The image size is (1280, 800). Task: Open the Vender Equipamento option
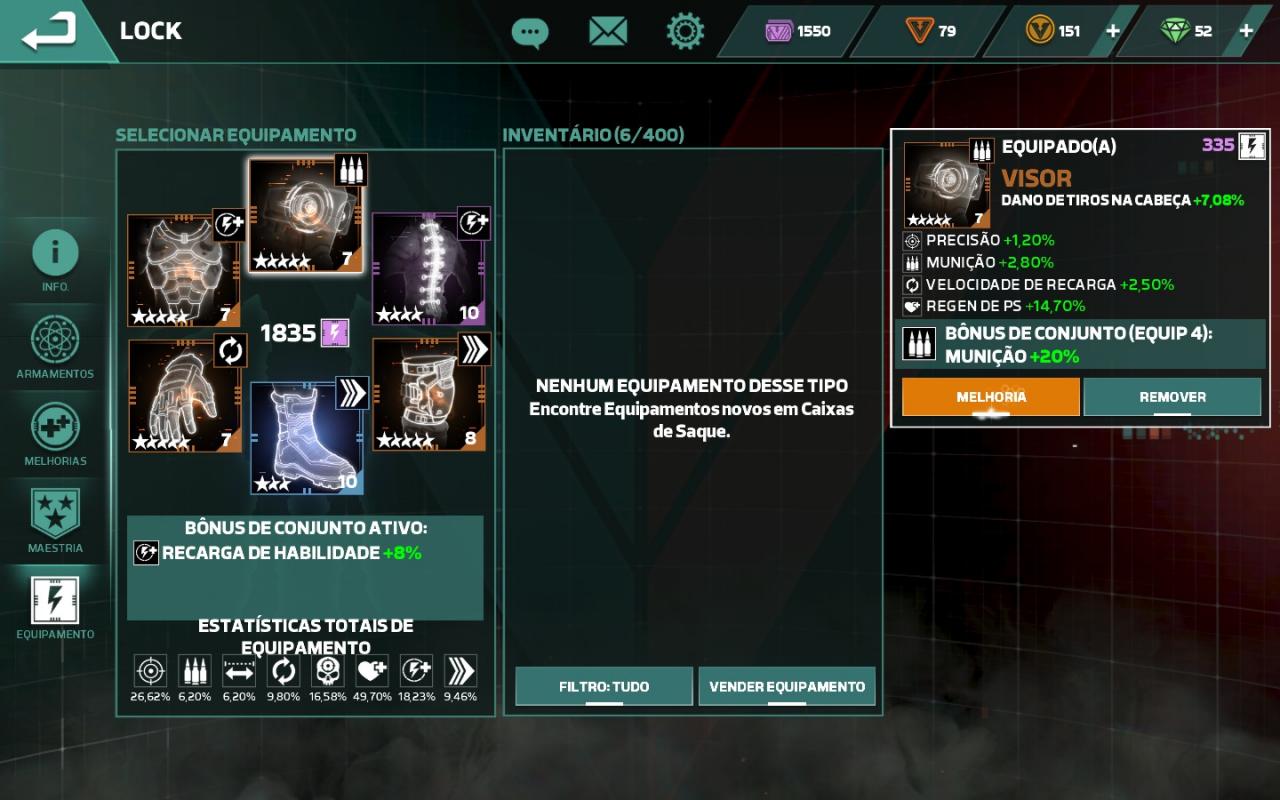787,687
